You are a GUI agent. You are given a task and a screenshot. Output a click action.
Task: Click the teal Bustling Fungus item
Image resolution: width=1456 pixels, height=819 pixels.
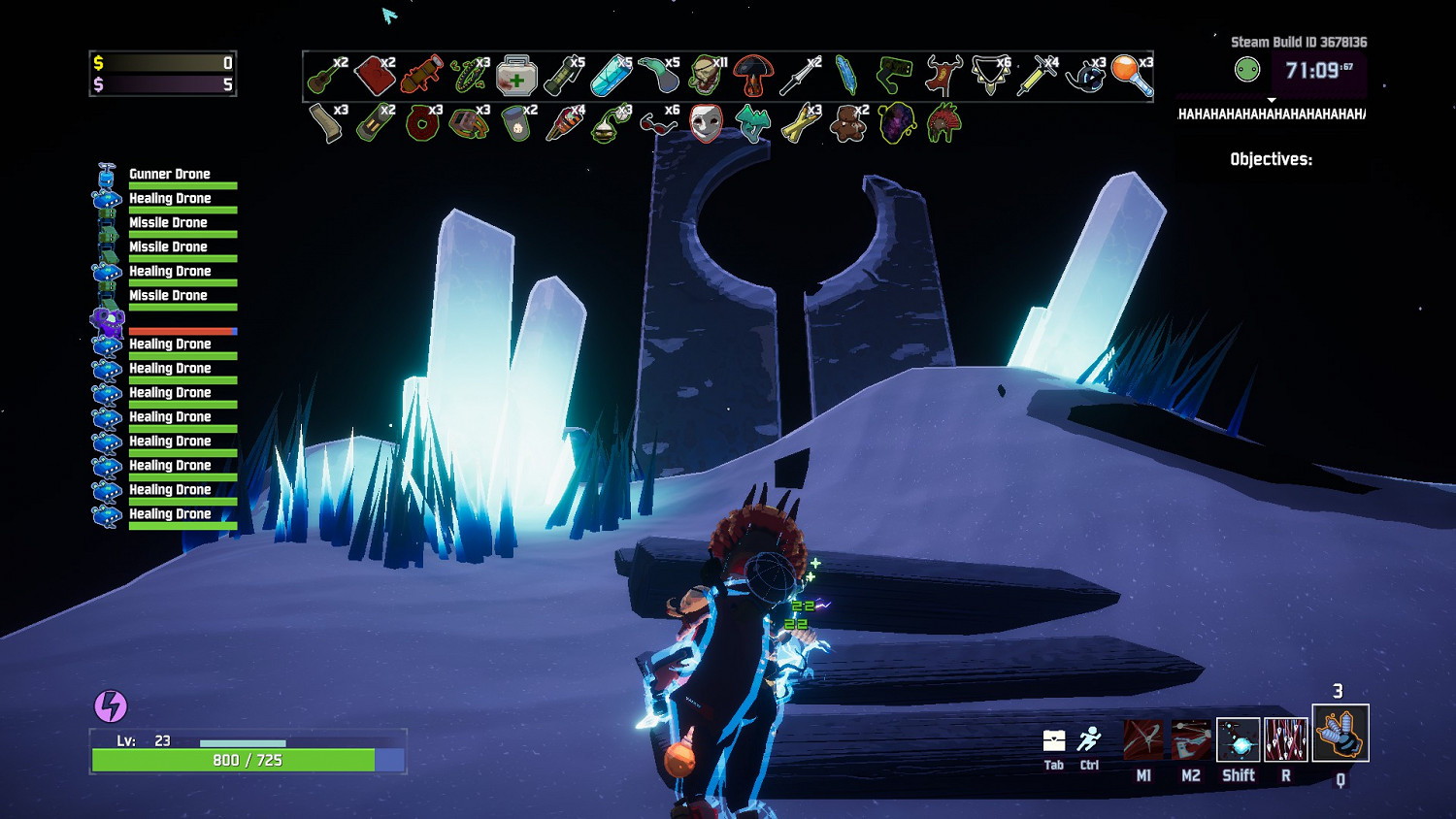click(x=752, y=125)
